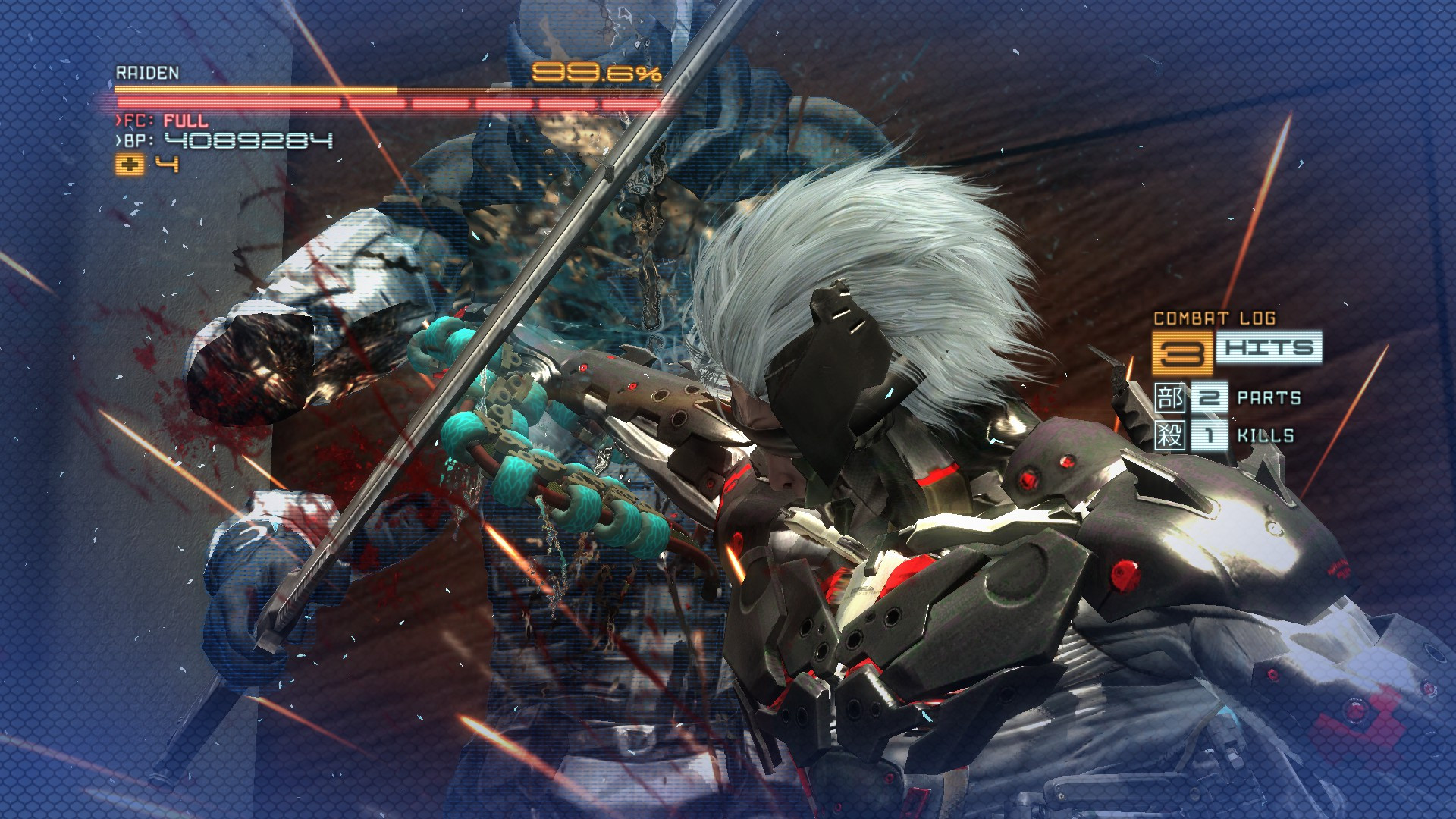Click the BP total of 4089284
Image resolution: width=1456 pixels, height=819 pixels.
250,141
